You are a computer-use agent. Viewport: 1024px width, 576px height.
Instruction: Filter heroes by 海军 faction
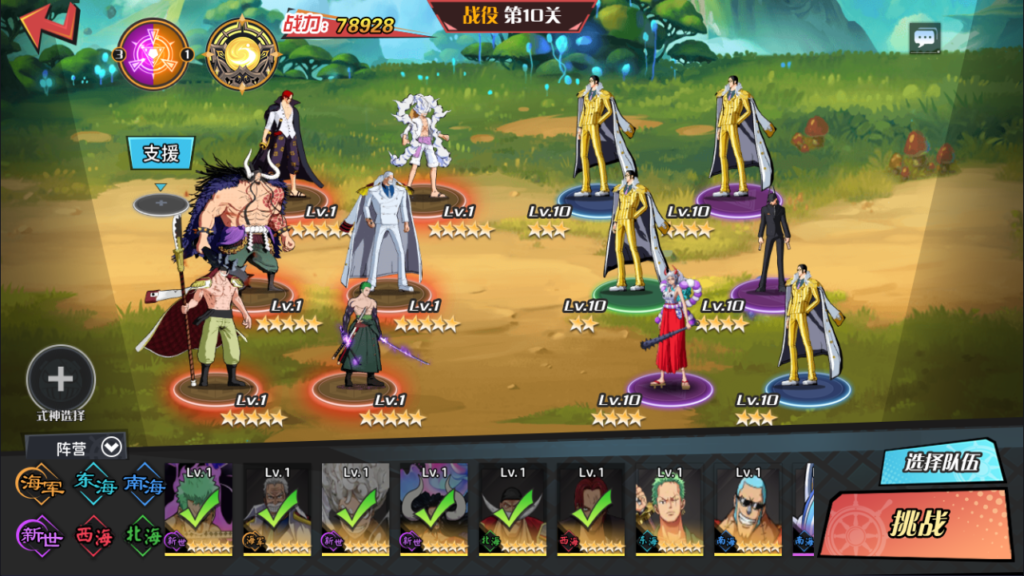pos(40,484)
